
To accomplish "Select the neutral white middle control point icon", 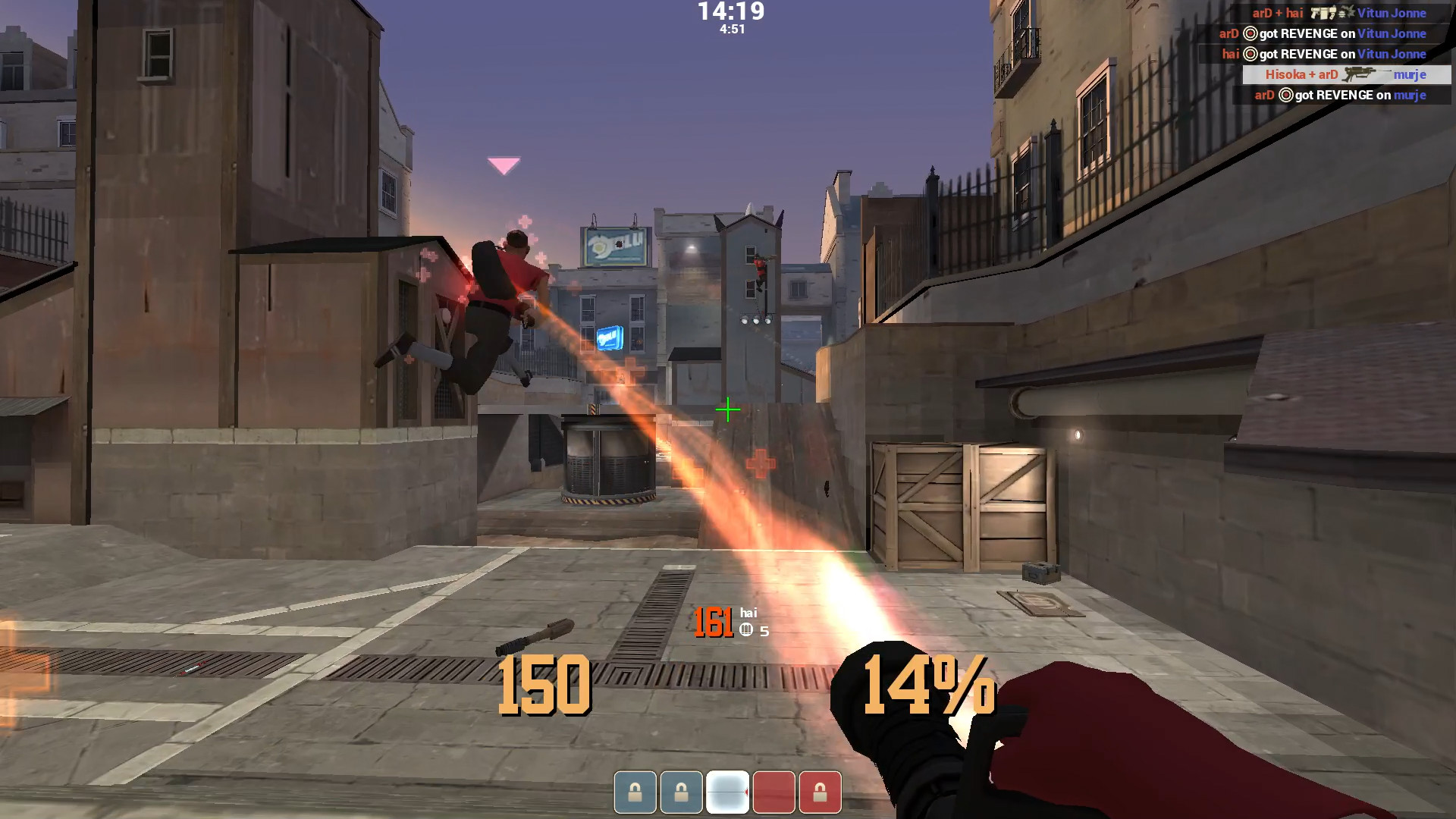I will tap(727, 792).
